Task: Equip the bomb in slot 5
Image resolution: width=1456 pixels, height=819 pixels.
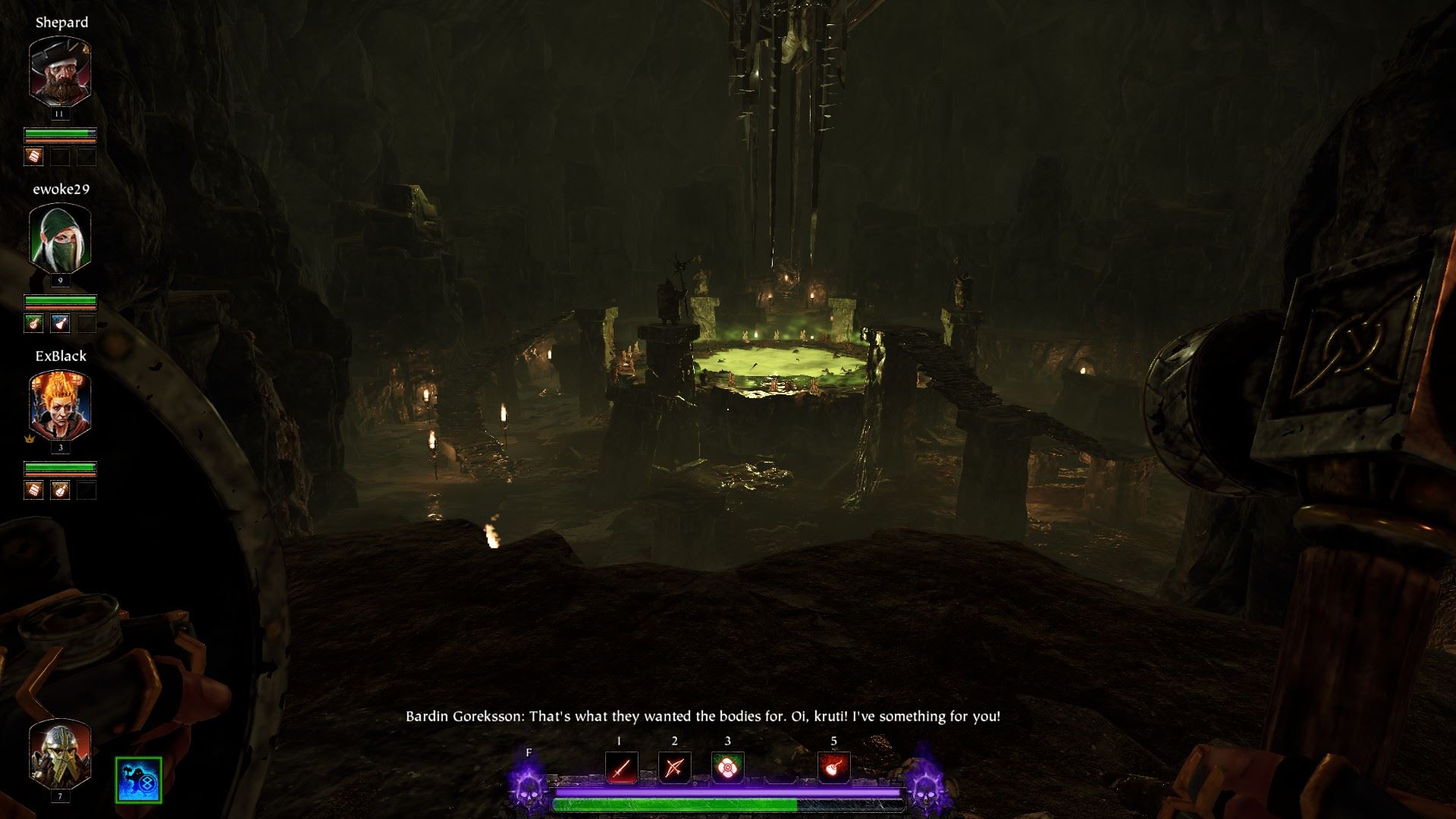Action: coord(833,768)
